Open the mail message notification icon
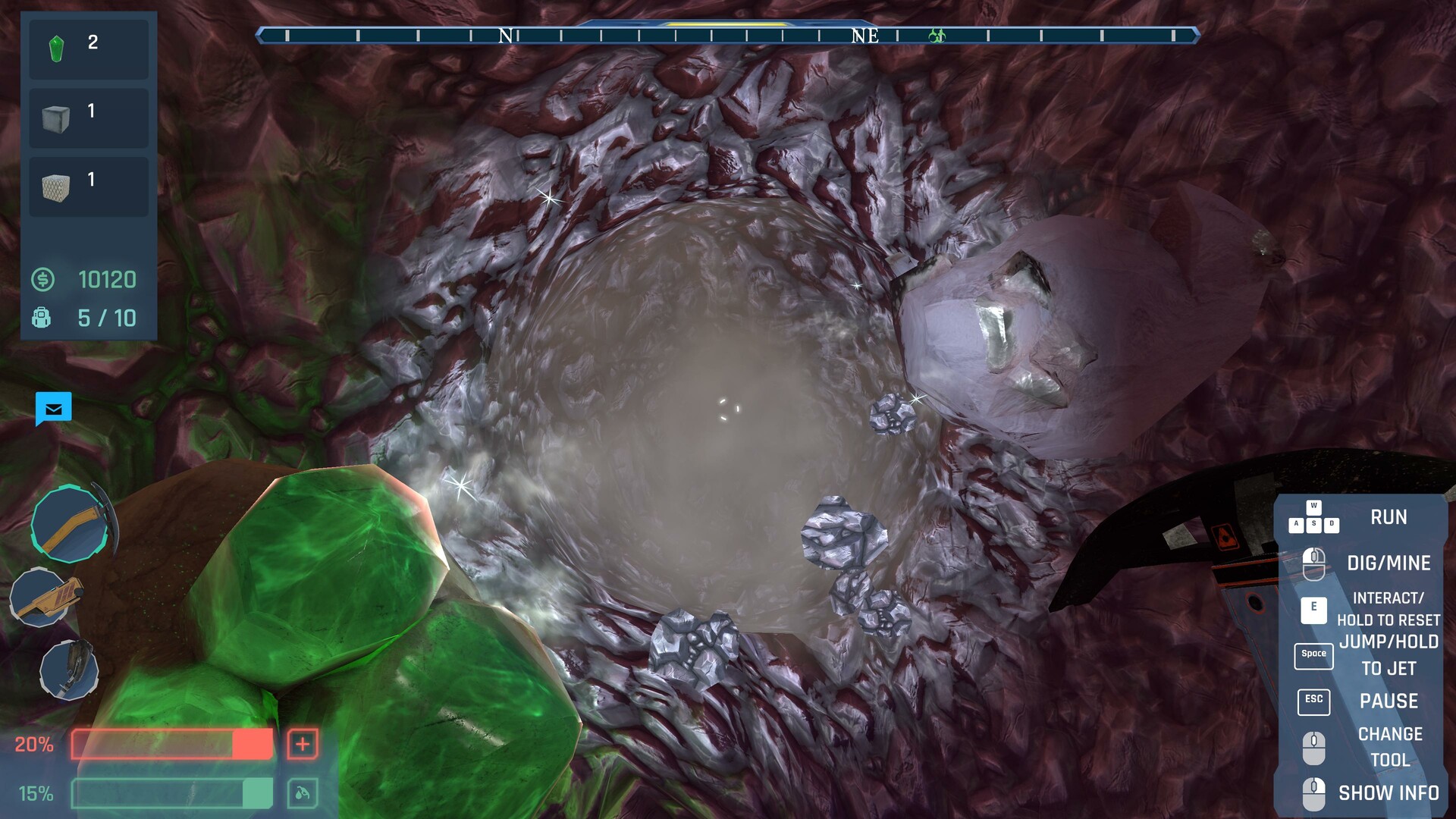This screenshot has height=819, width=1456. (52, 409)
